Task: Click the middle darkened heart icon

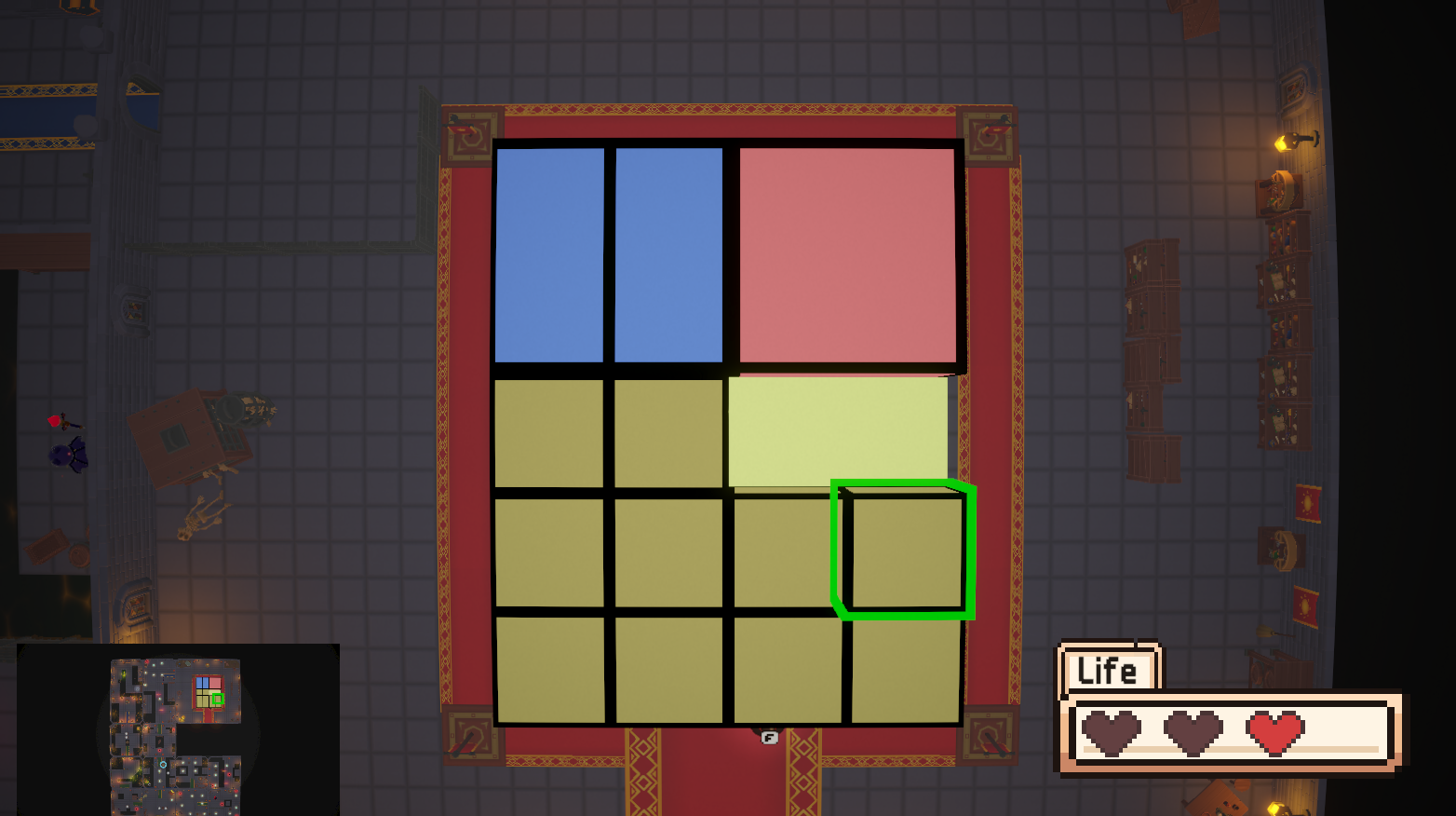Action: (x=1194, y=732)
